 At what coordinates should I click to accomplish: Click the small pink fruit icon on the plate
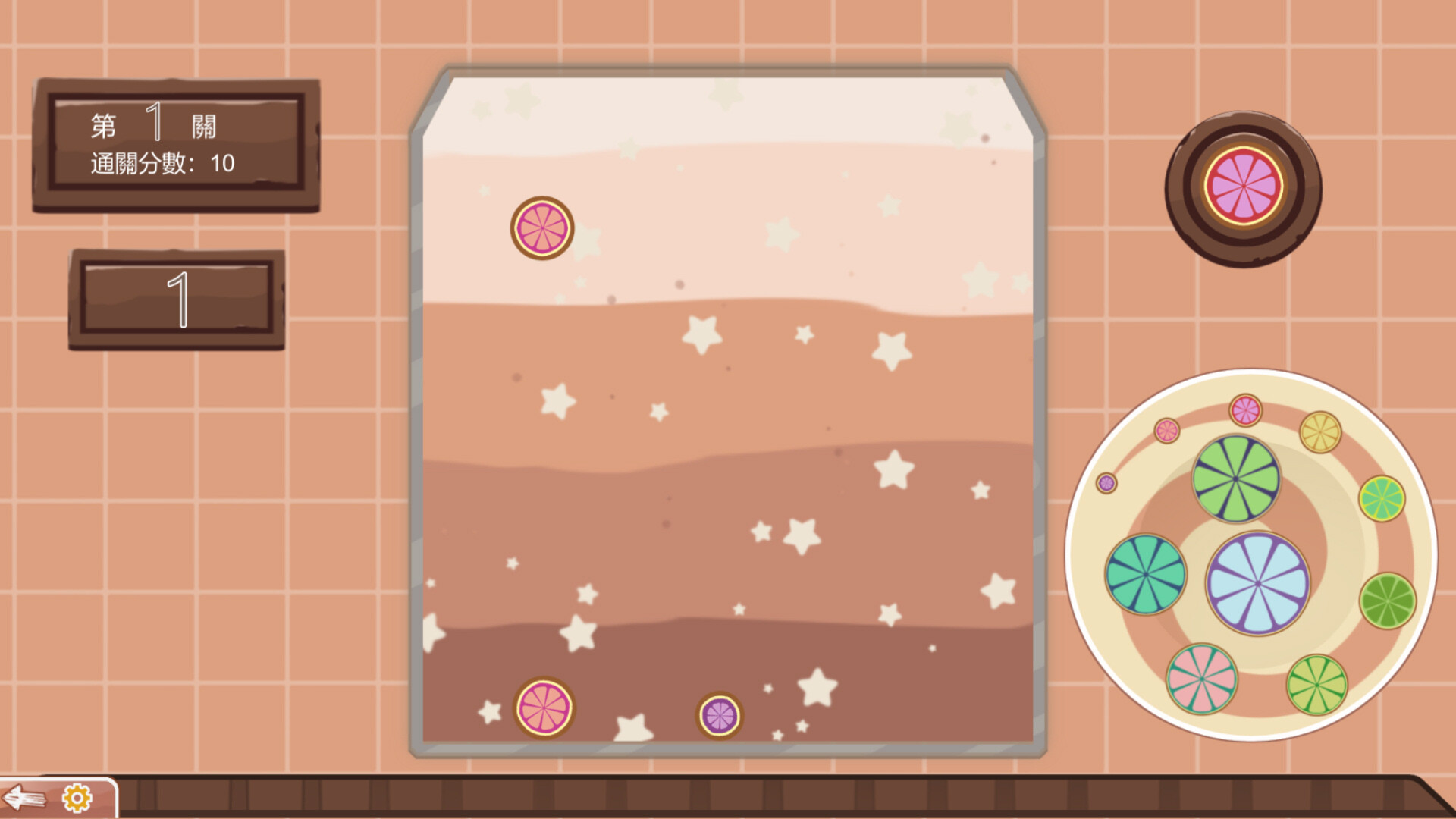coord(1168,433)
